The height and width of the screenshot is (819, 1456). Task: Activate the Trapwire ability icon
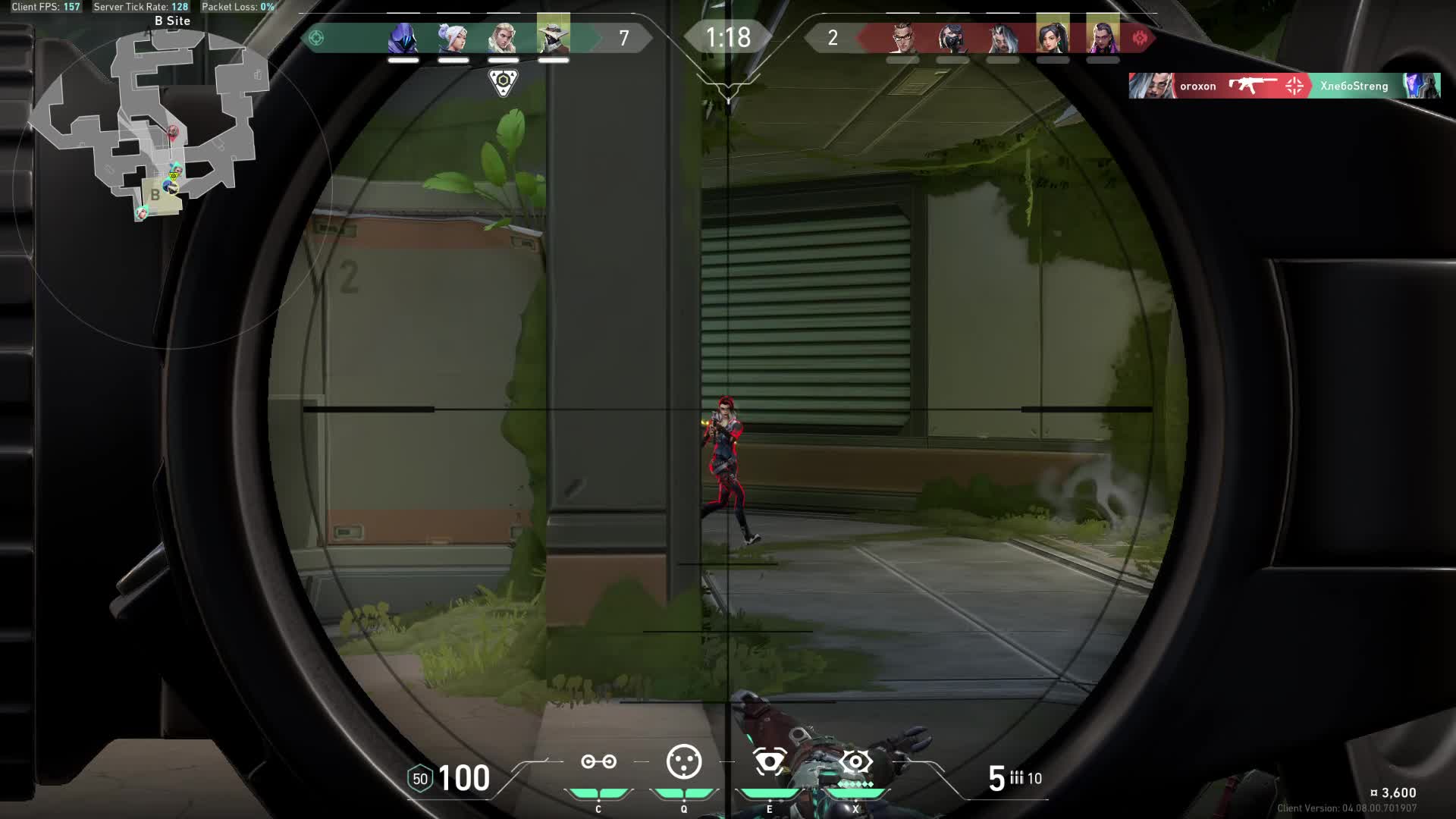tap(598, 761)
